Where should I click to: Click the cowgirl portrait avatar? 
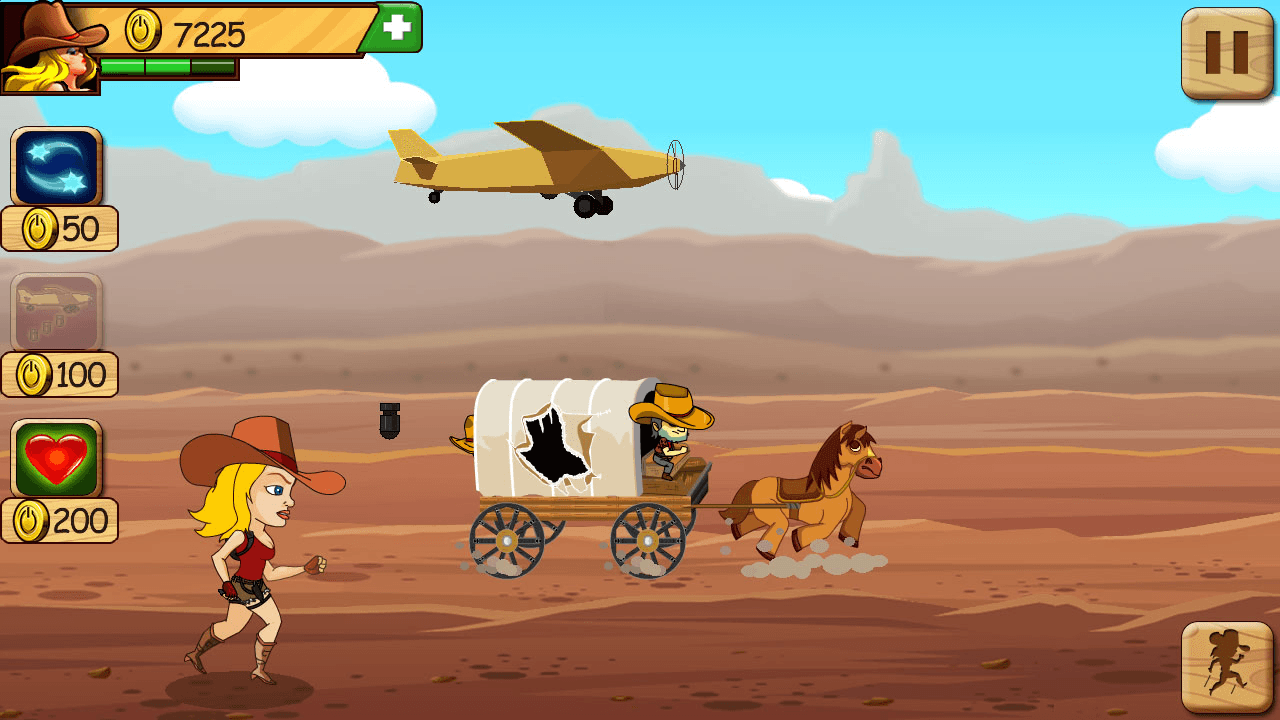point(50,48)
